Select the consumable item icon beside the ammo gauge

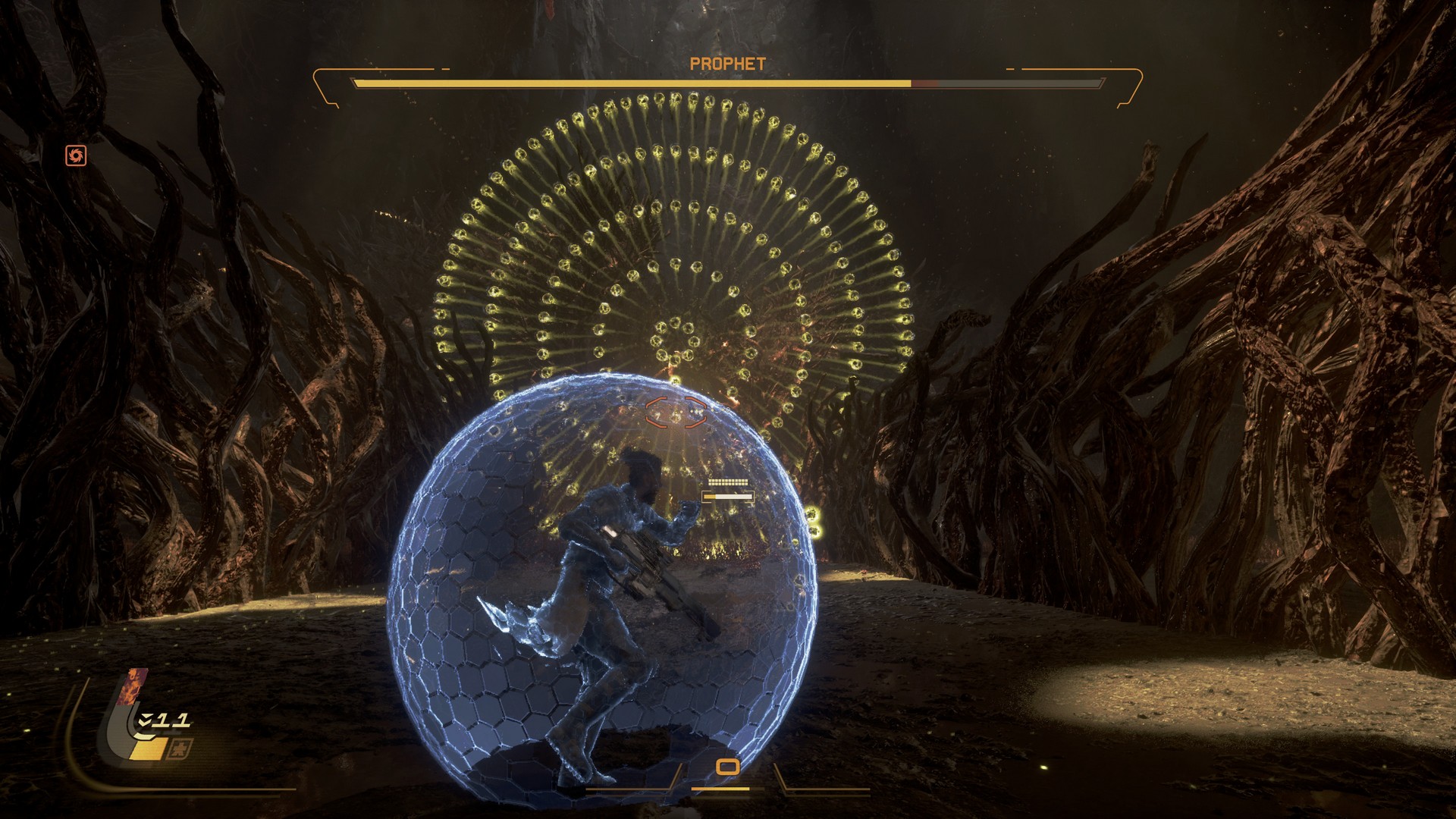pos(181,748)
